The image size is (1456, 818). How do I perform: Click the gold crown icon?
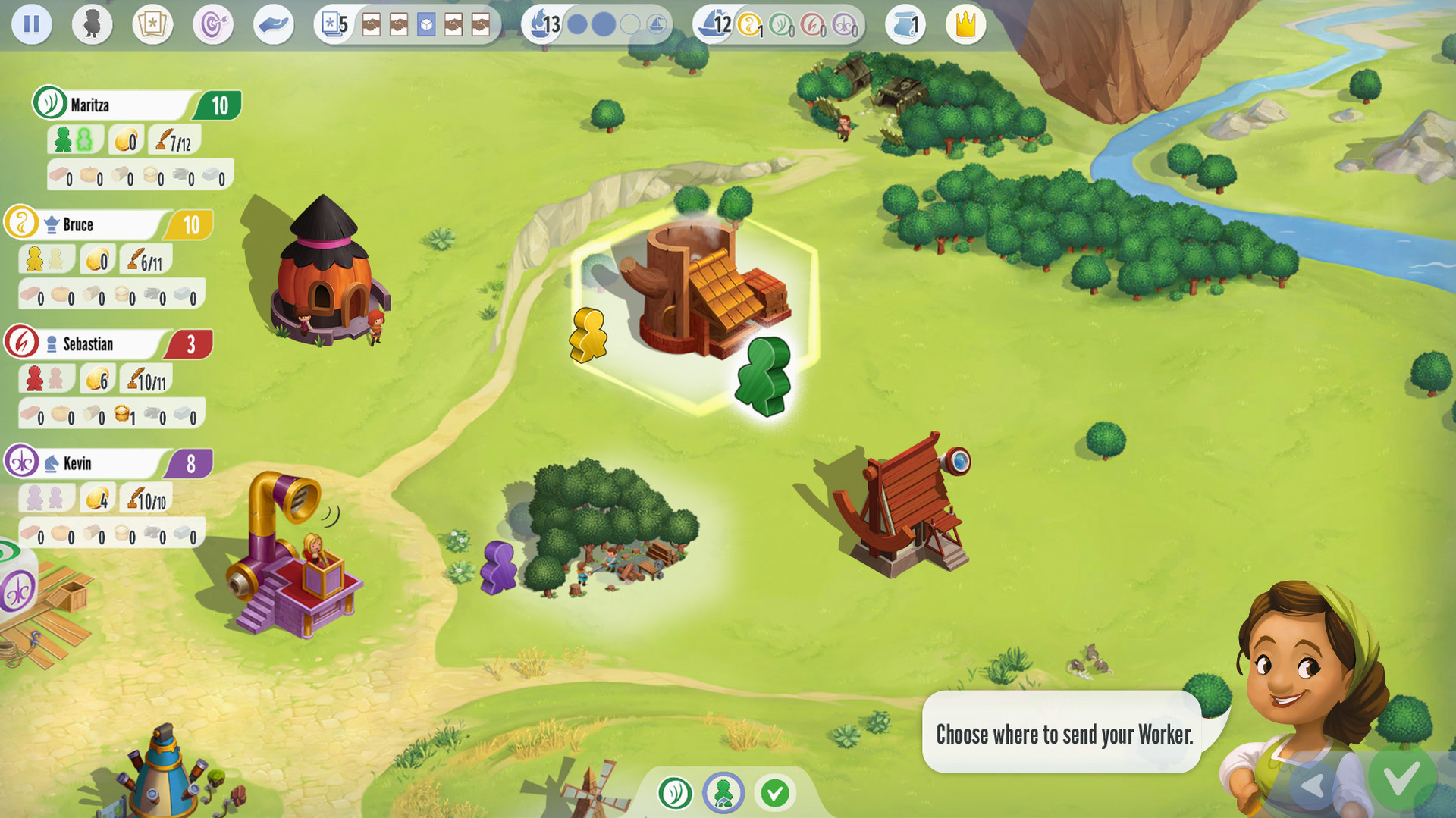click(965, 25)
